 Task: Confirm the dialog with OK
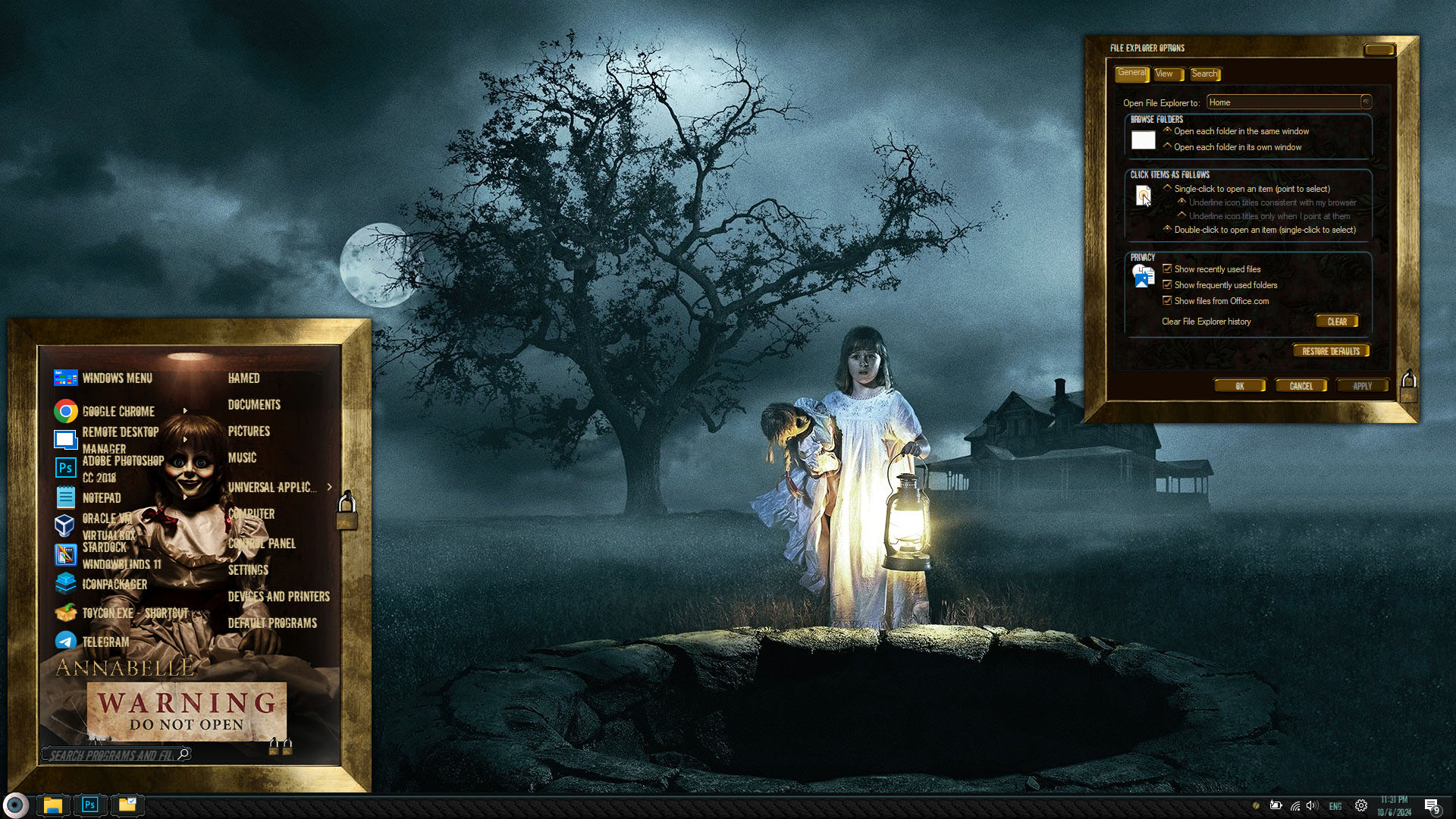(1239, 386)
